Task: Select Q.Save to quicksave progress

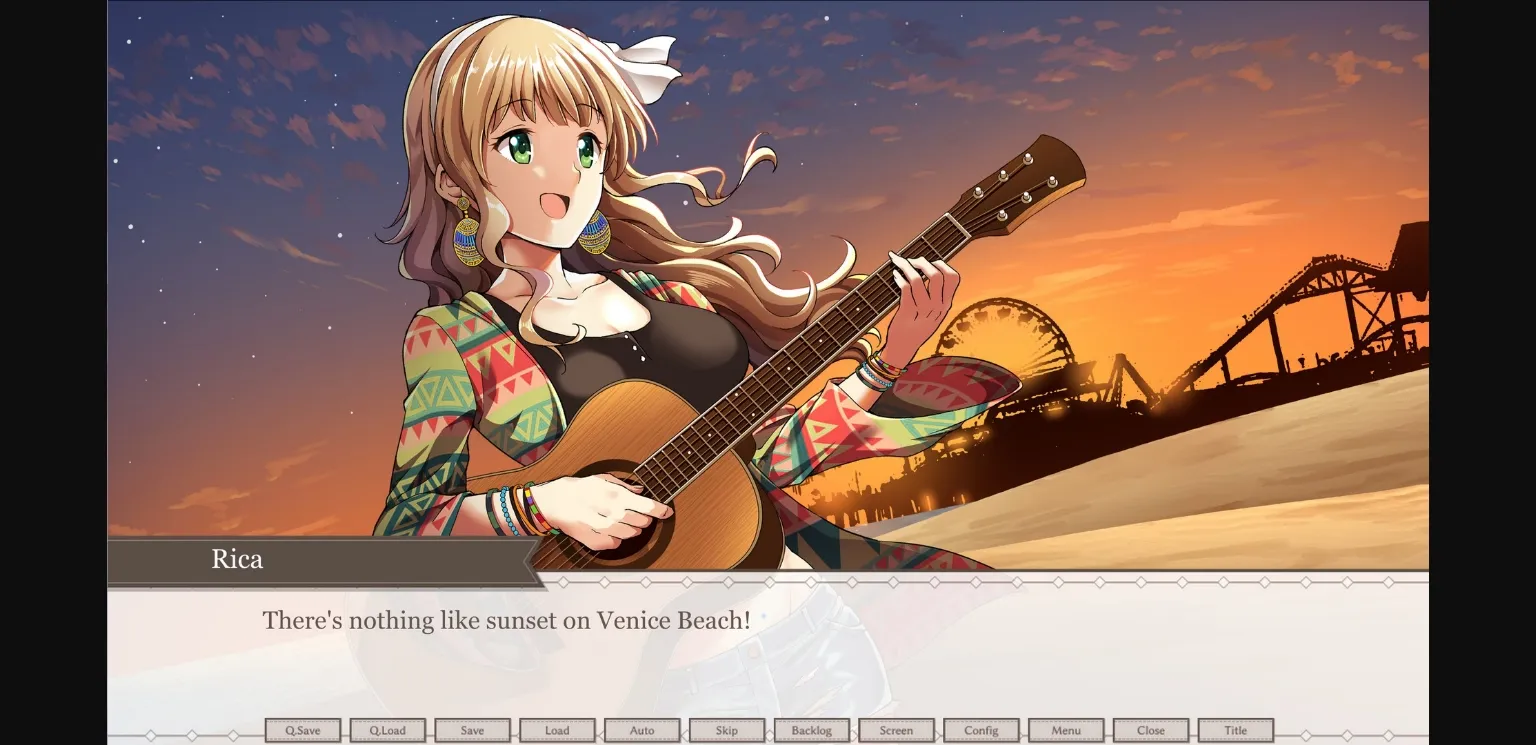Action: [x=303, y=730]
